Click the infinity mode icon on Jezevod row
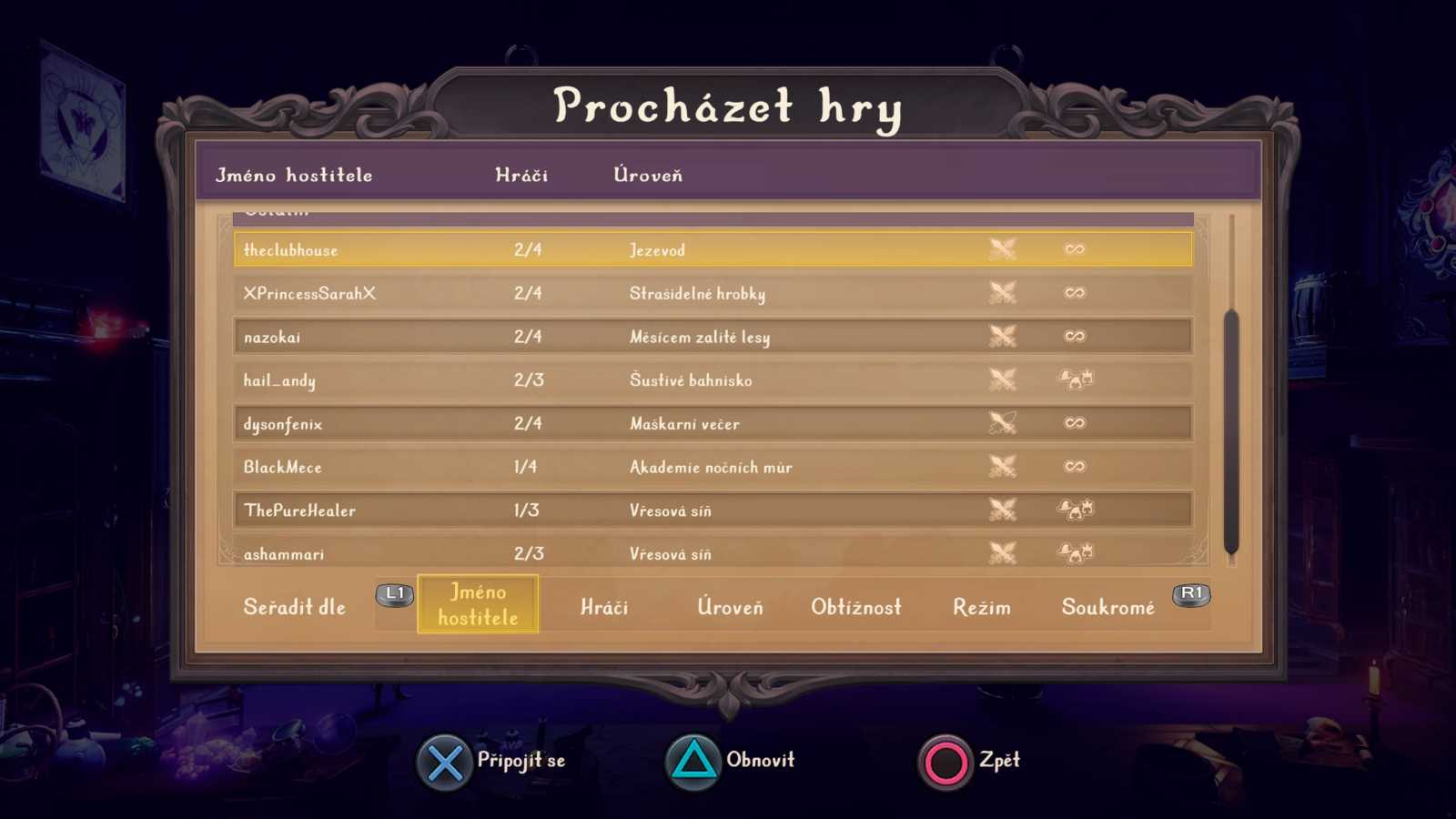 coord(1074,248)
